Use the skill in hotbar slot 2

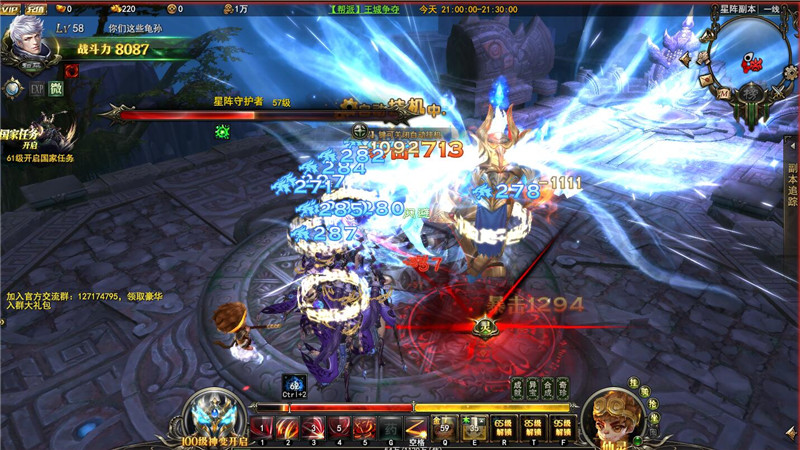[x=287, y=427]
